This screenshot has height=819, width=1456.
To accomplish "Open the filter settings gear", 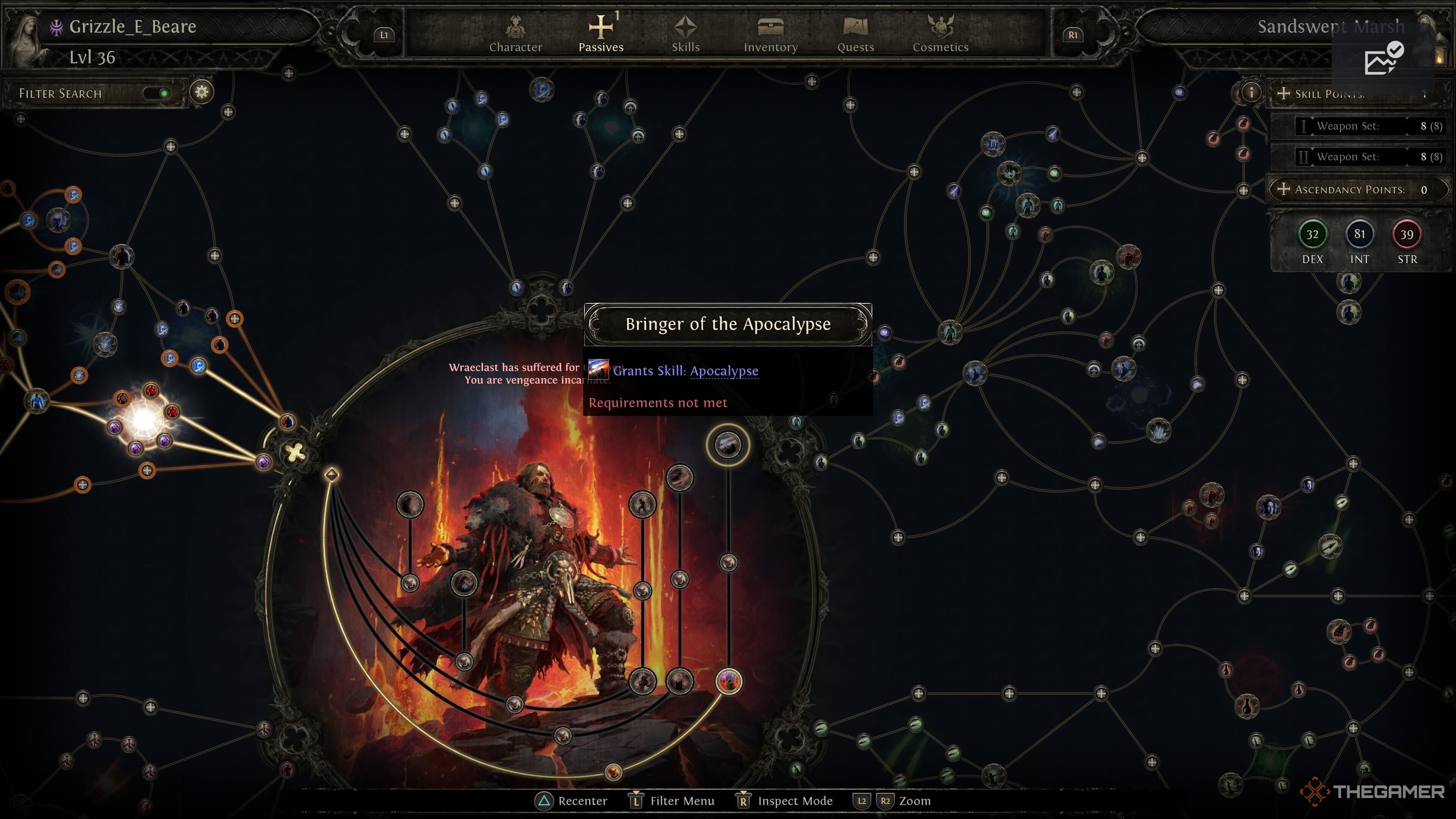I will (x=202, y=91).
